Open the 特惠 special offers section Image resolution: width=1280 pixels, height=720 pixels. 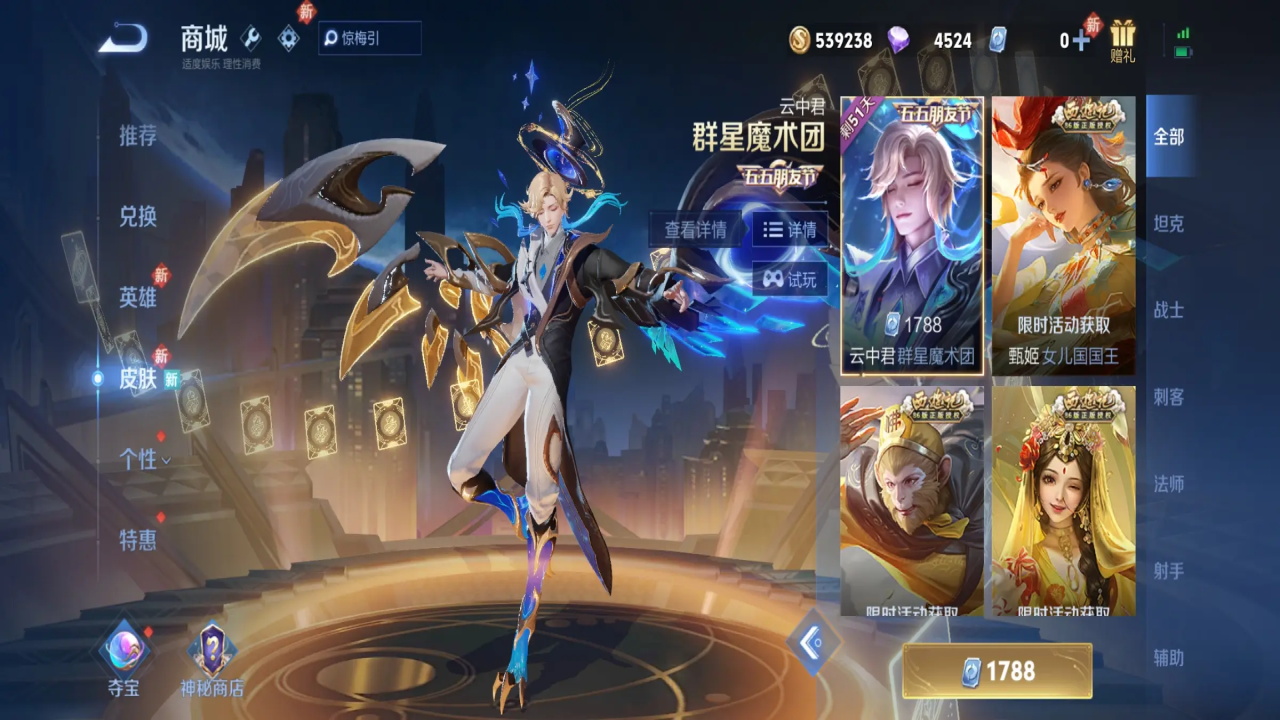(138, 540)
